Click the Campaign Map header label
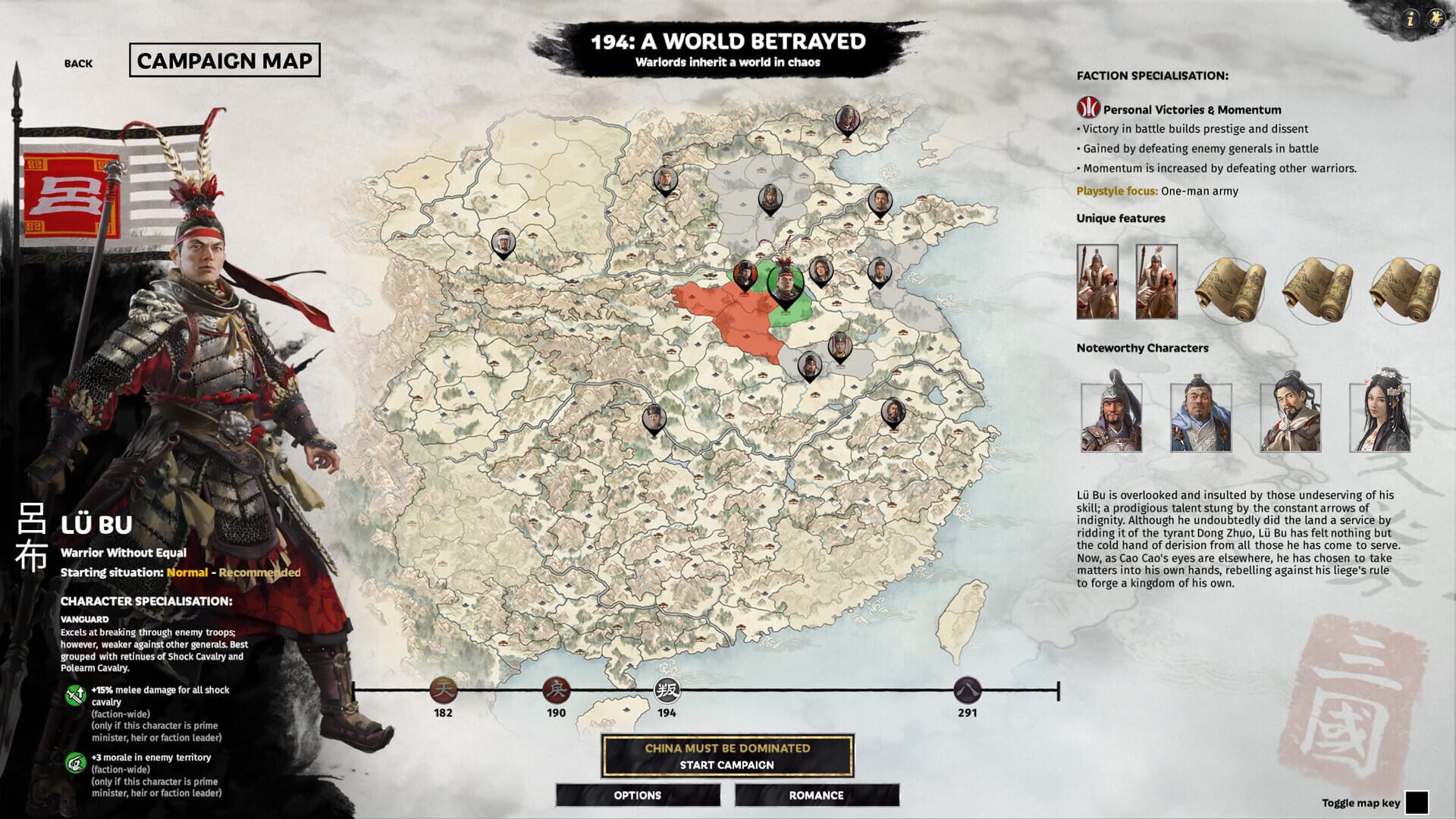 click(225, 63)
